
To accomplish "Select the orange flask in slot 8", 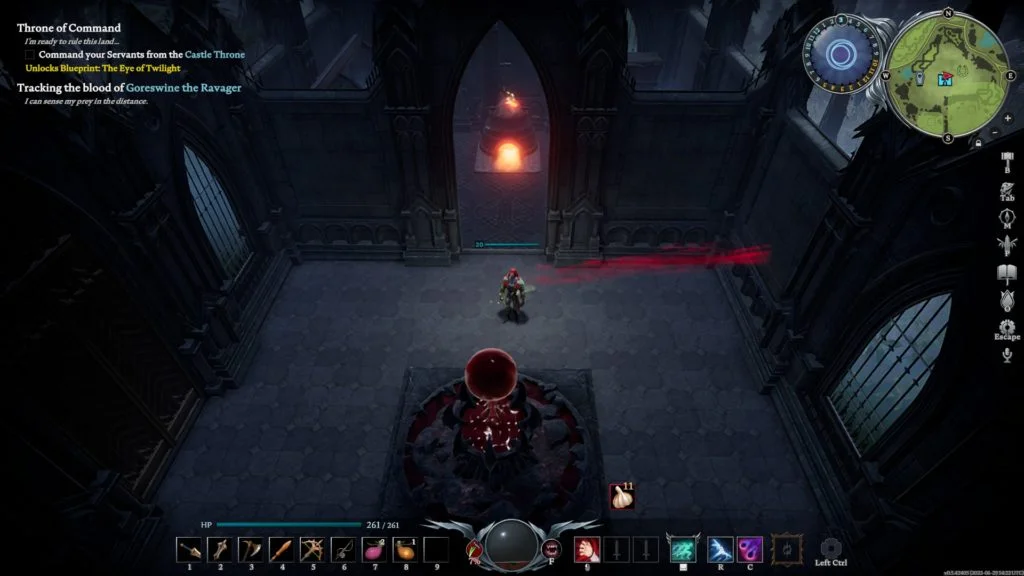I will [x=406, y=549].
